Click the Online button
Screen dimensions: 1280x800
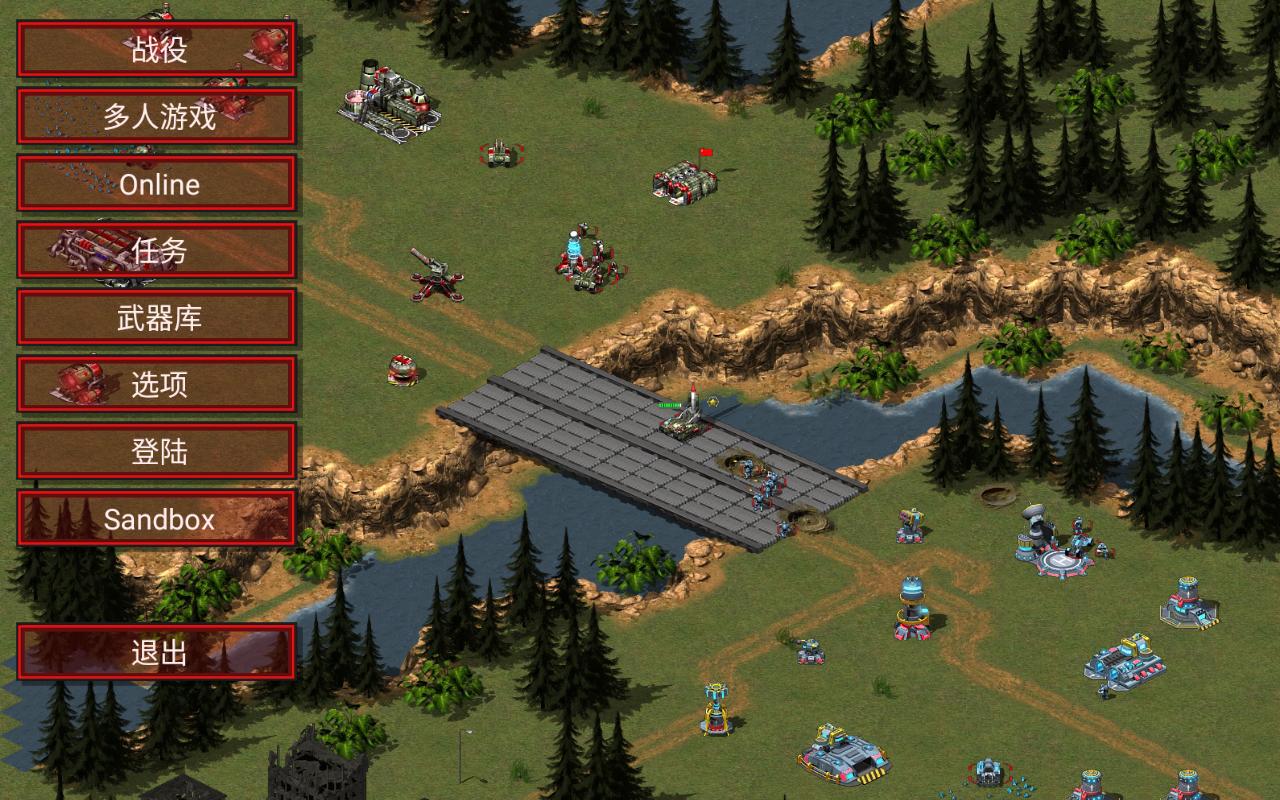[157, 184]
